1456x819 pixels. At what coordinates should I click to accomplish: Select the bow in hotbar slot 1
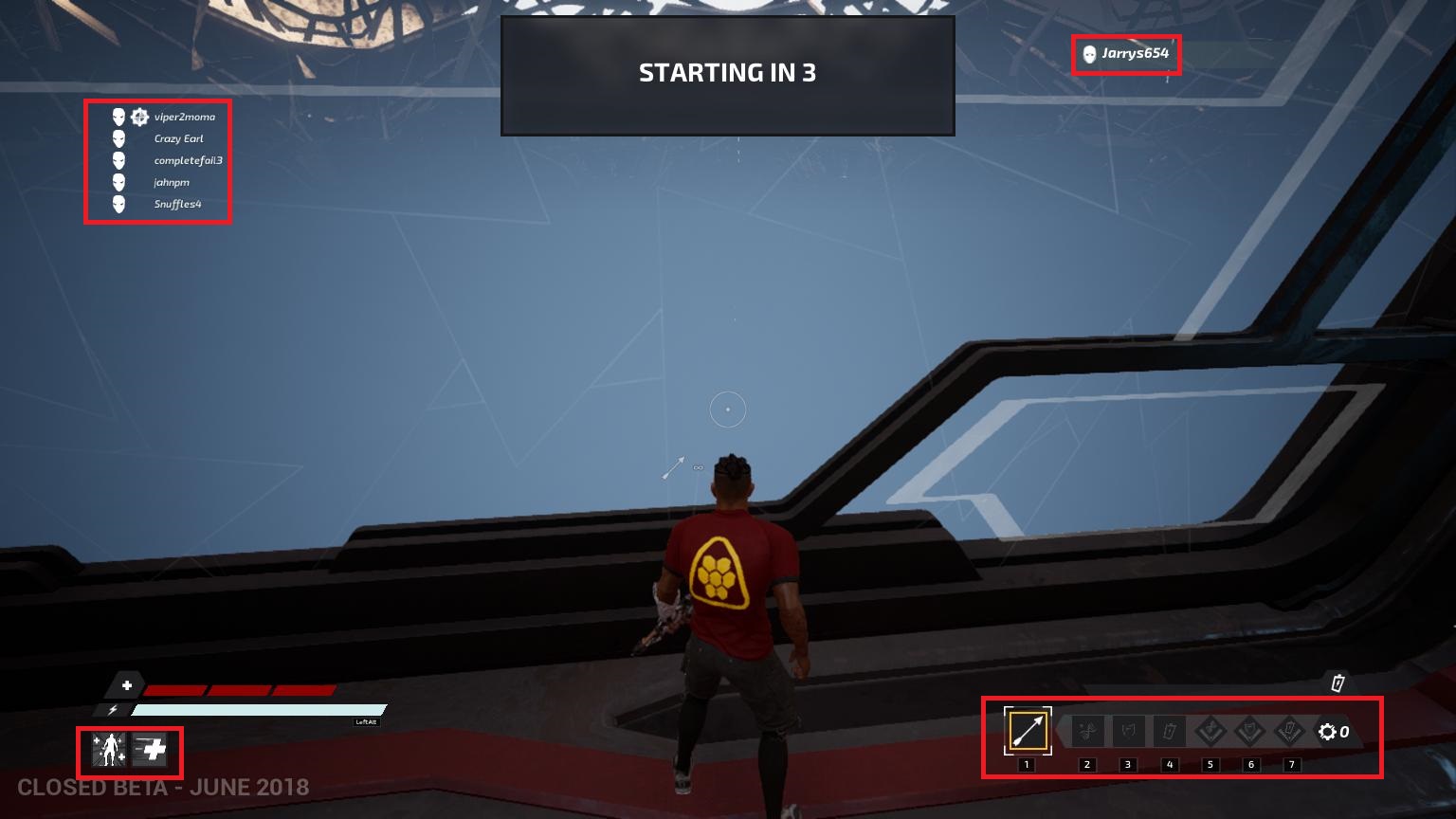(1027, 731)
